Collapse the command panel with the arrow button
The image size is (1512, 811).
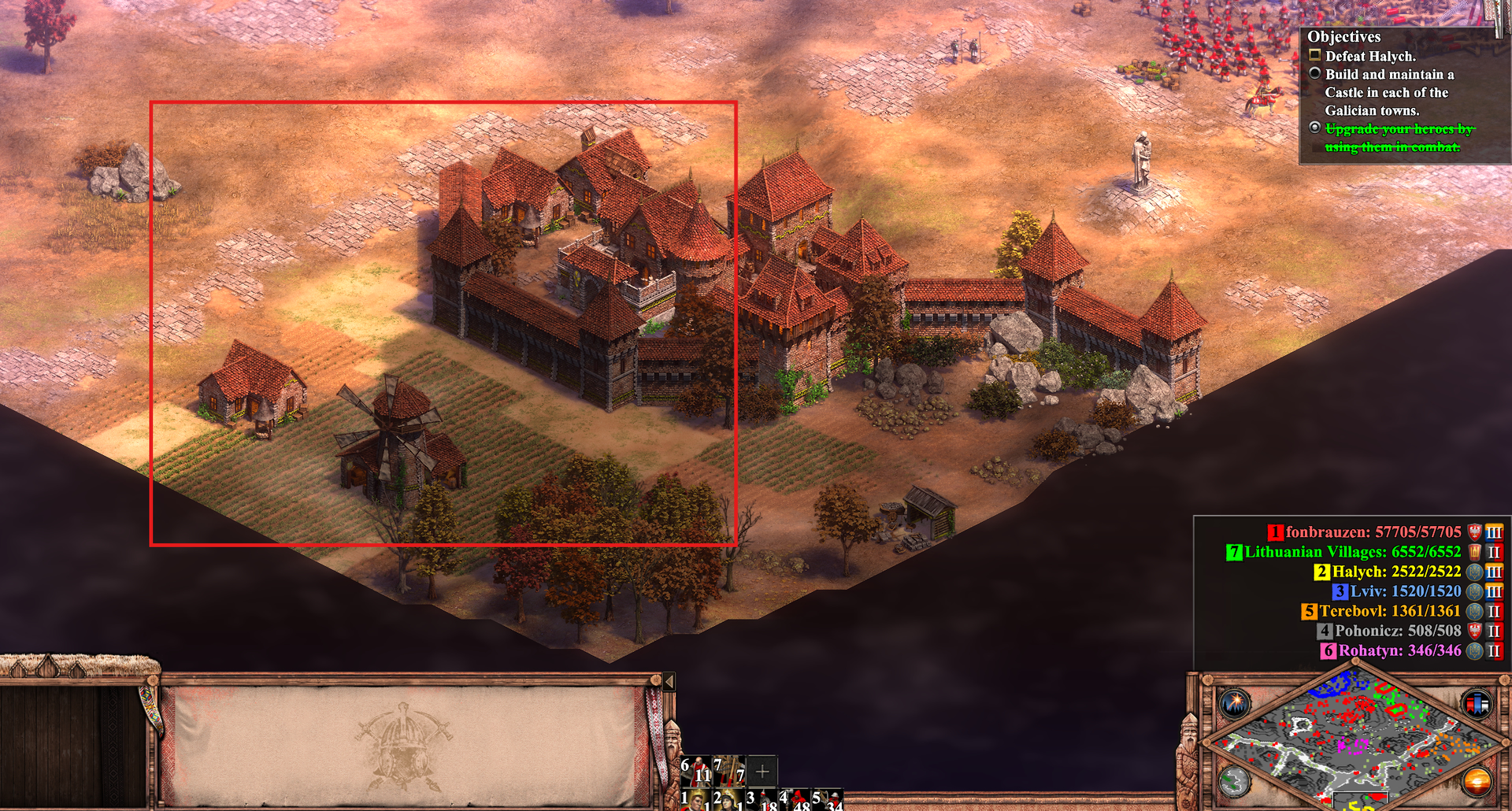[x=669, y=681]
